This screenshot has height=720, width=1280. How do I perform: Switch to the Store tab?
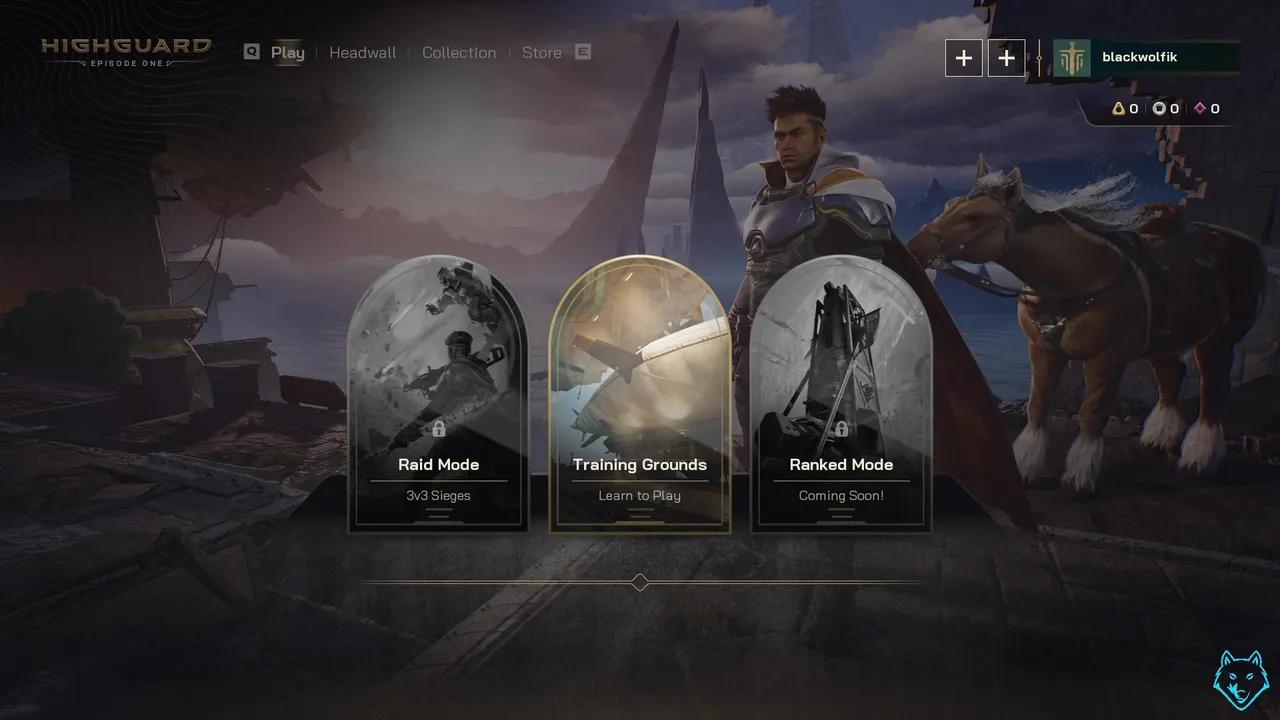click(541, 52)
